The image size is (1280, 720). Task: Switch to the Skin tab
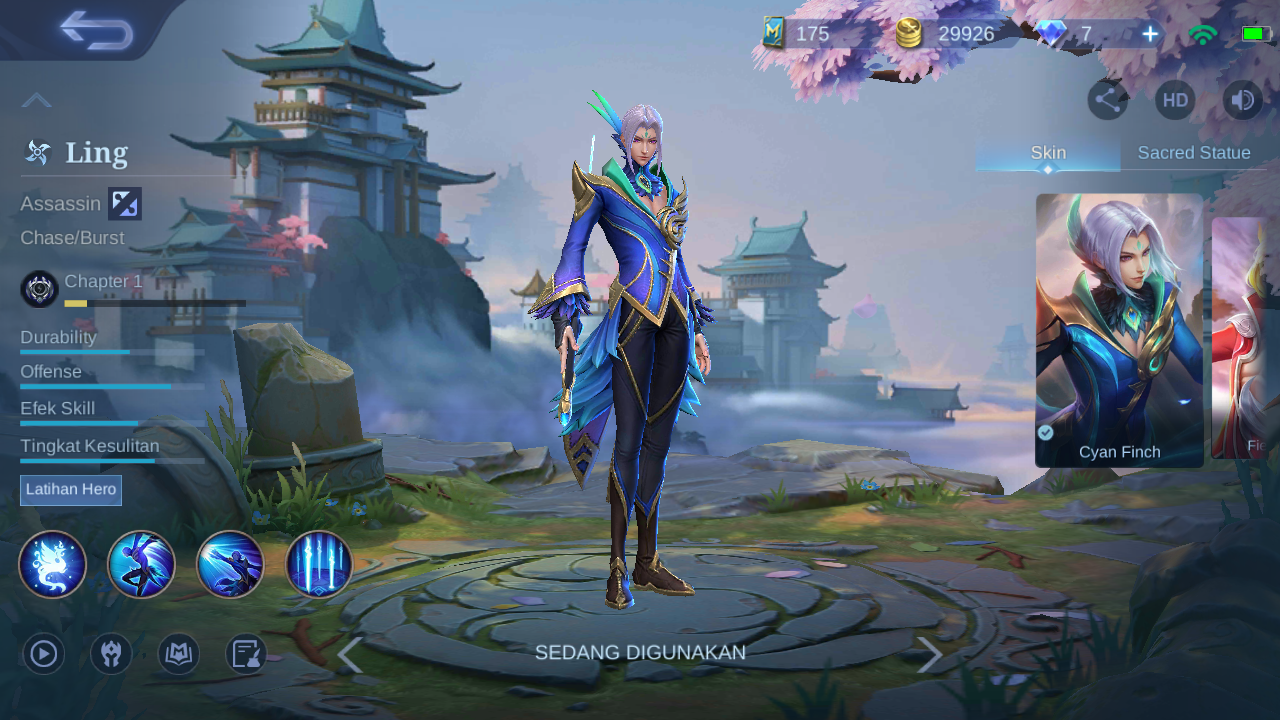[1048, 153]
